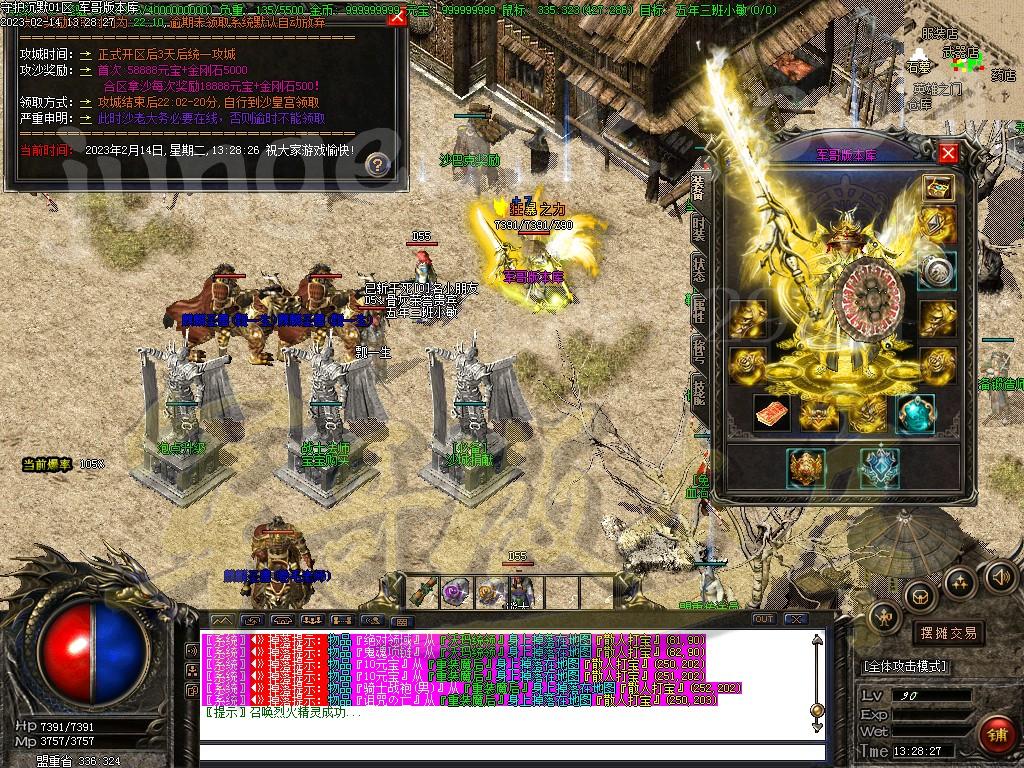The height and width of the screenshot is (768, 1024).
Task: Select the round silver medal equipment slot
Action: pyautogui.click(x=937, y=270)
